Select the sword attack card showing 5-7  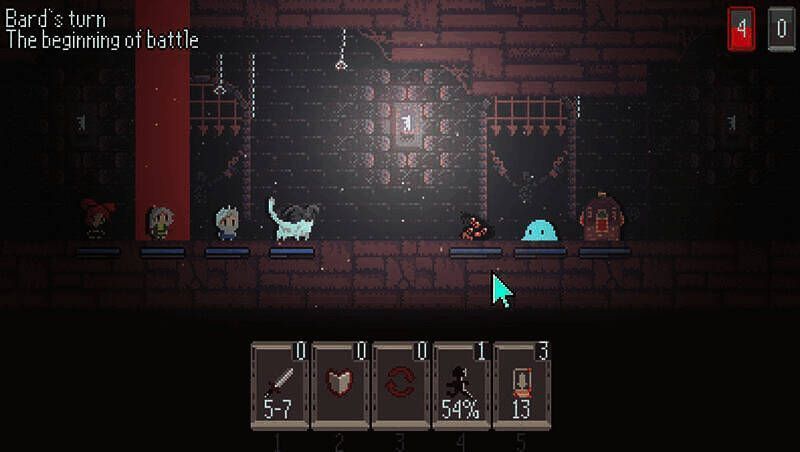pyautogui.click(x=279, y=387)
